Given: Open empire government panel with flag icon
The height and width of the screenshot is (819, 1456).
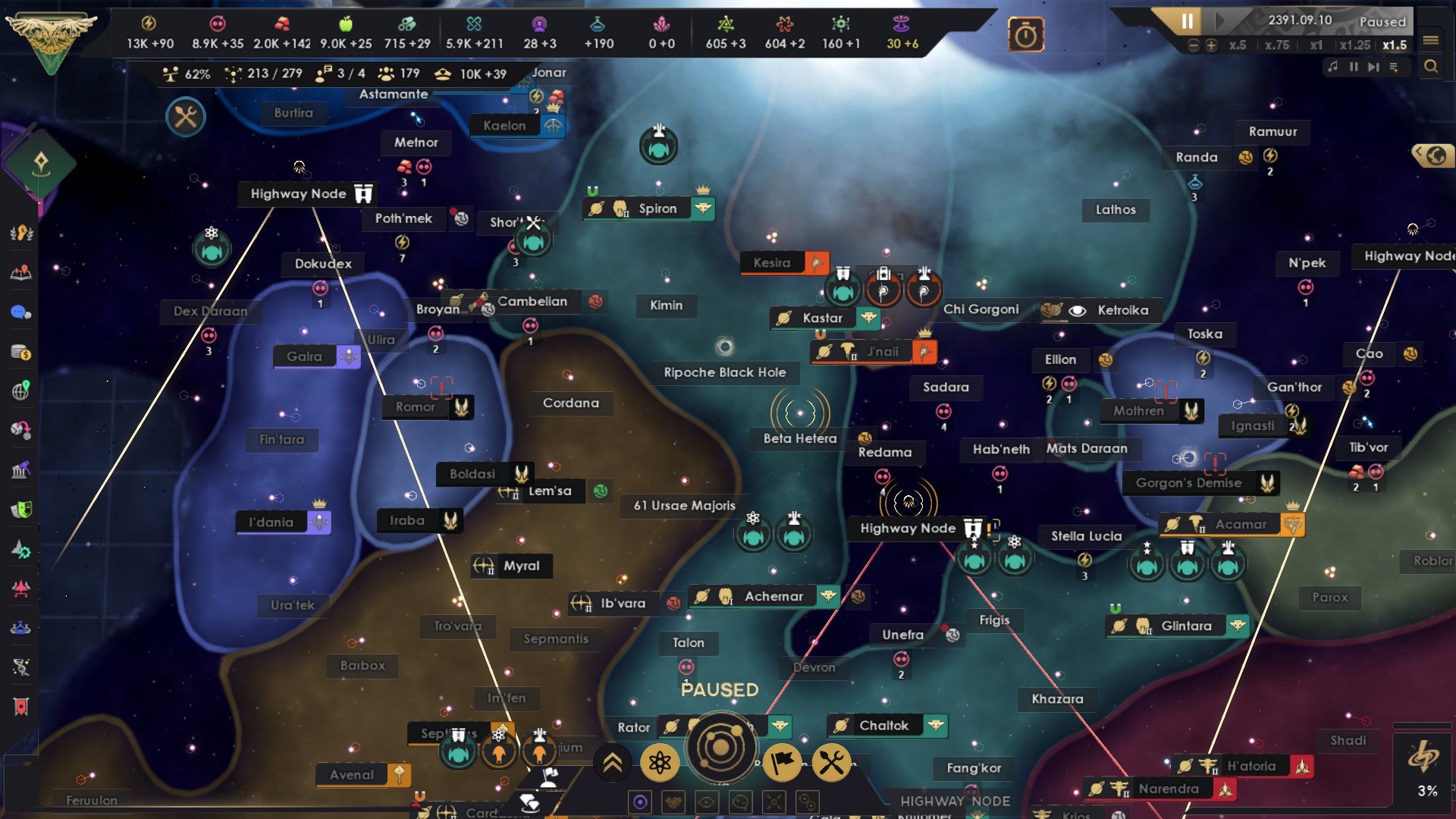Looking at the screenshot, I should click(783, 764).
